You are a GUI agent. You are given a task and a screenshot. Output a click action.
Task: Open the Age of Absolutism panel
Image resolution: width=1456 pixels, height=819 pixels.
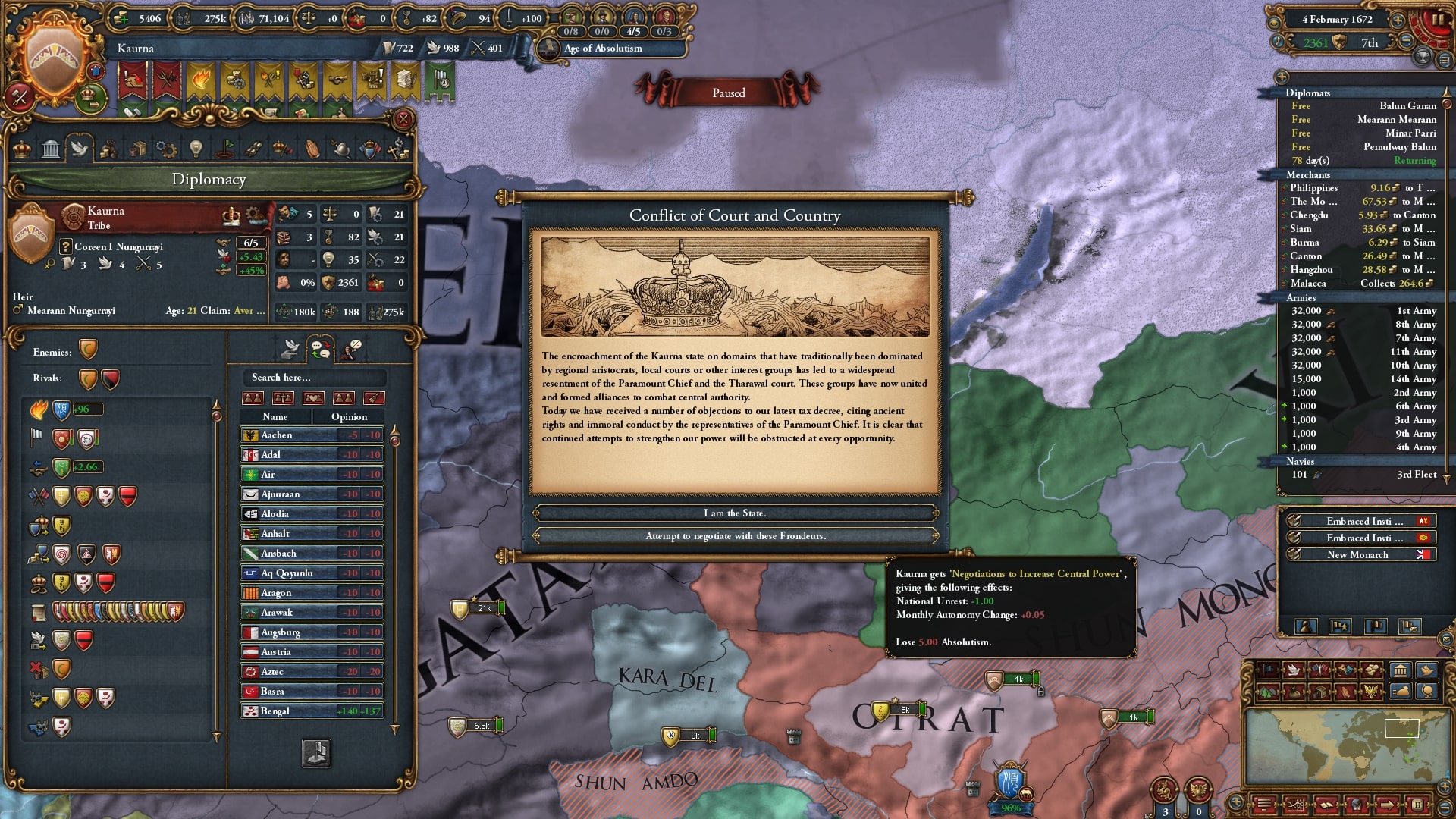(603, 49)
